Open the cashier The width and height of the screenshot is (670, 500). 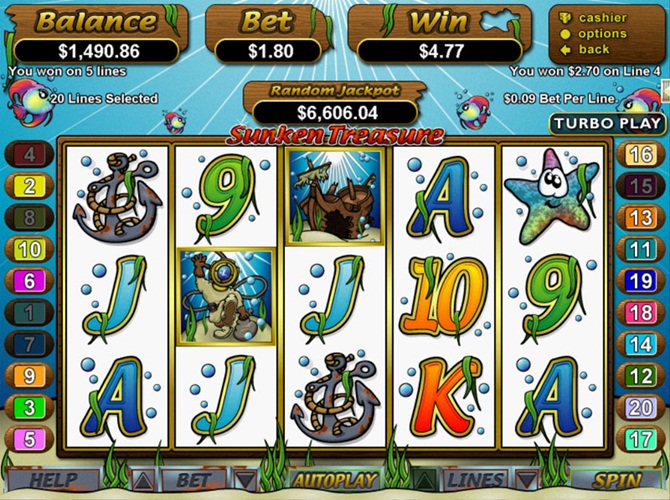pyautogui.click(x=602, y=18)
